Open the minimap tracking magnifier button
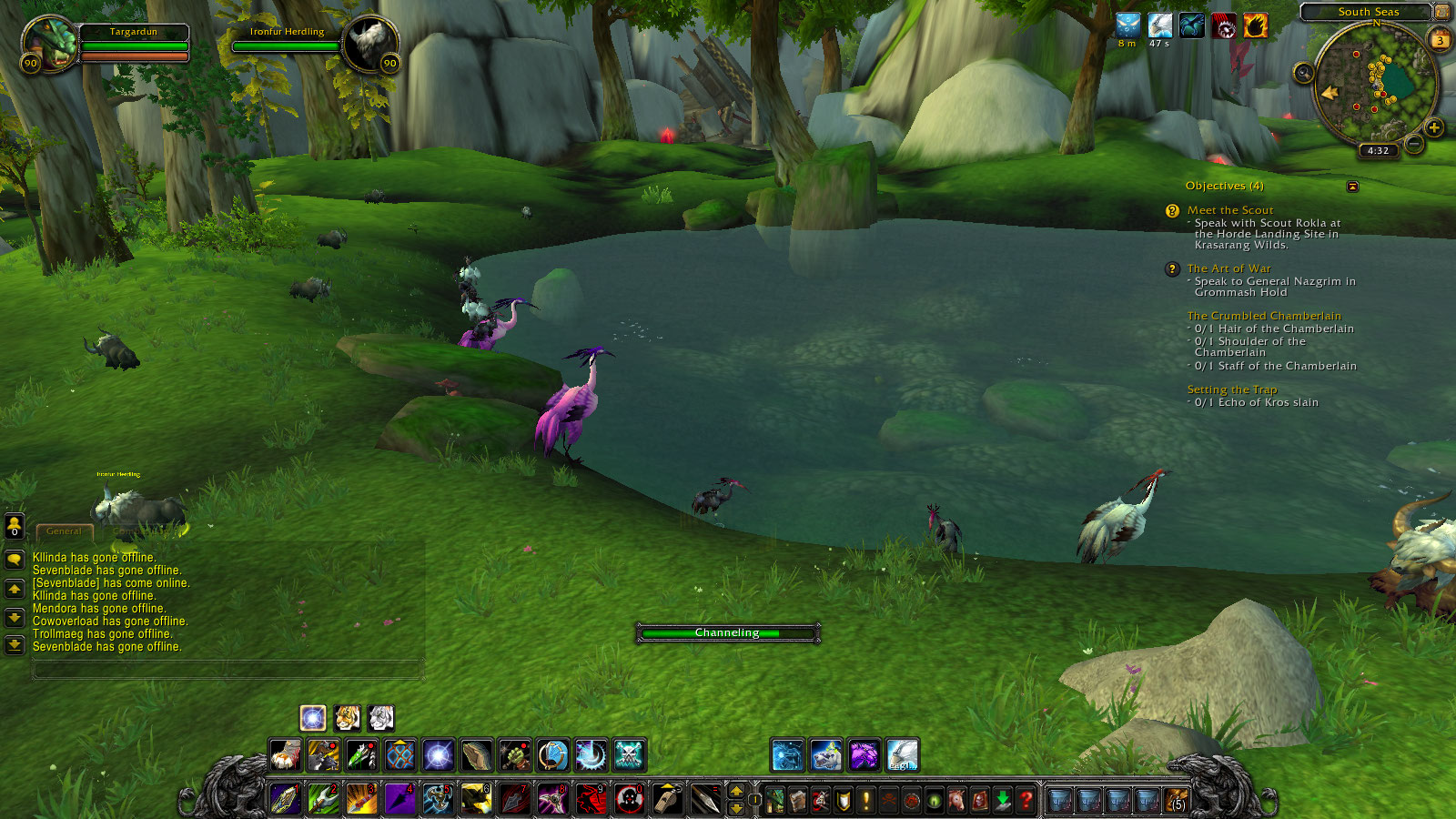 [x=1303, y=73]
